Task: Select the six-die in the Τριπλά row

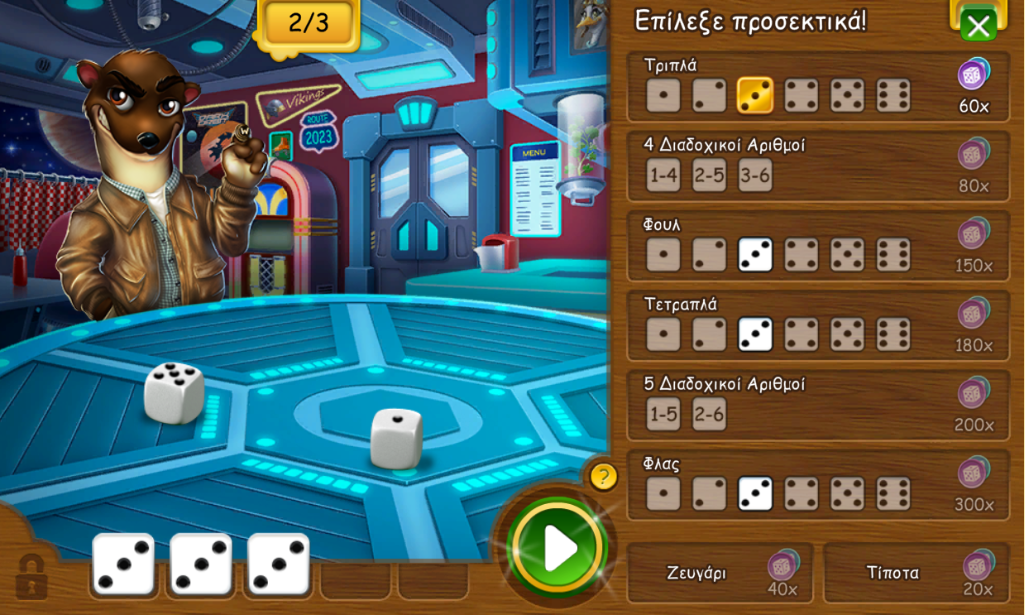Action: click(893, 95)
